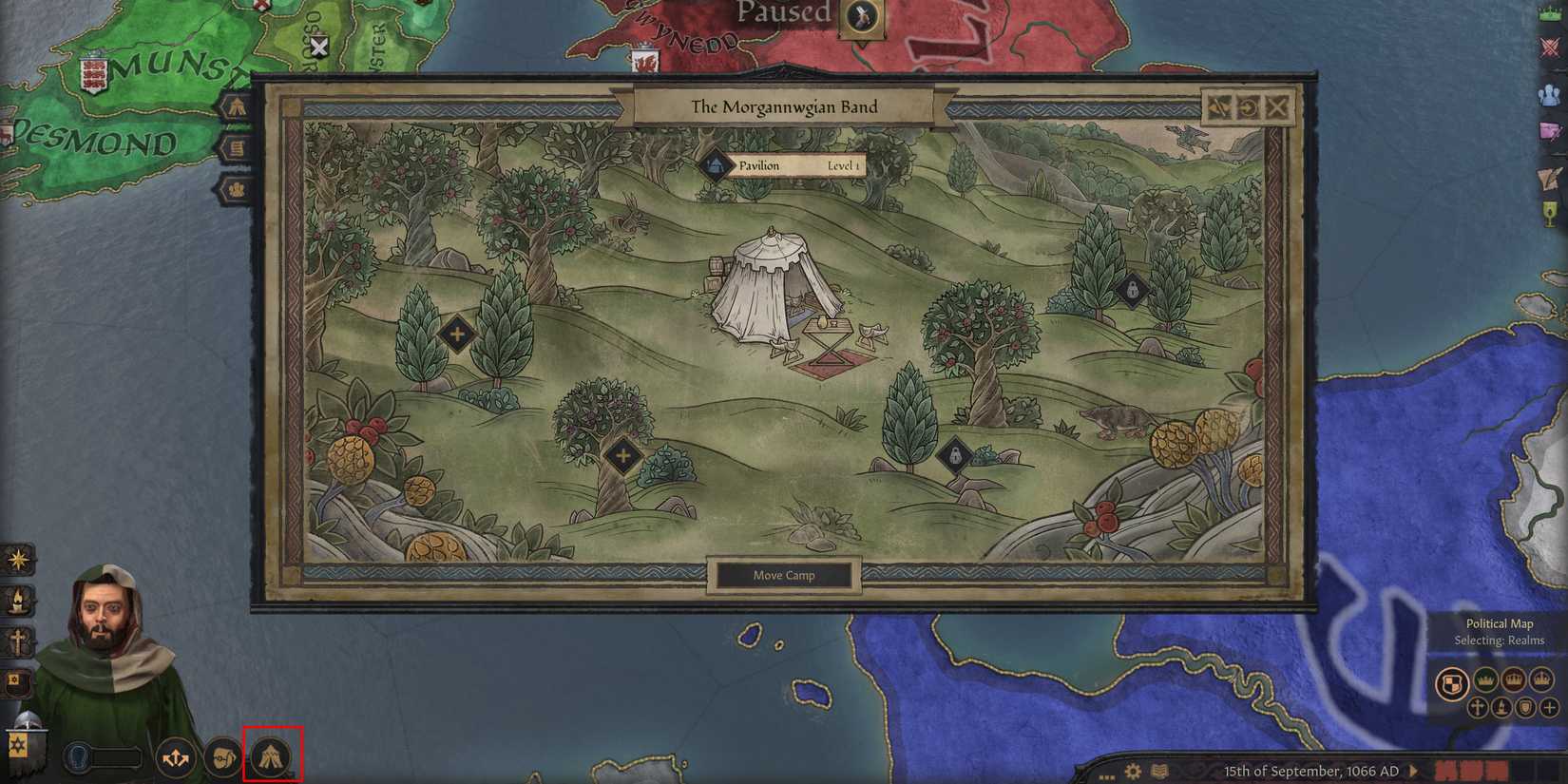Click the customize pavilion pencil icon
1568x784 pixels.
(1219, 107)
